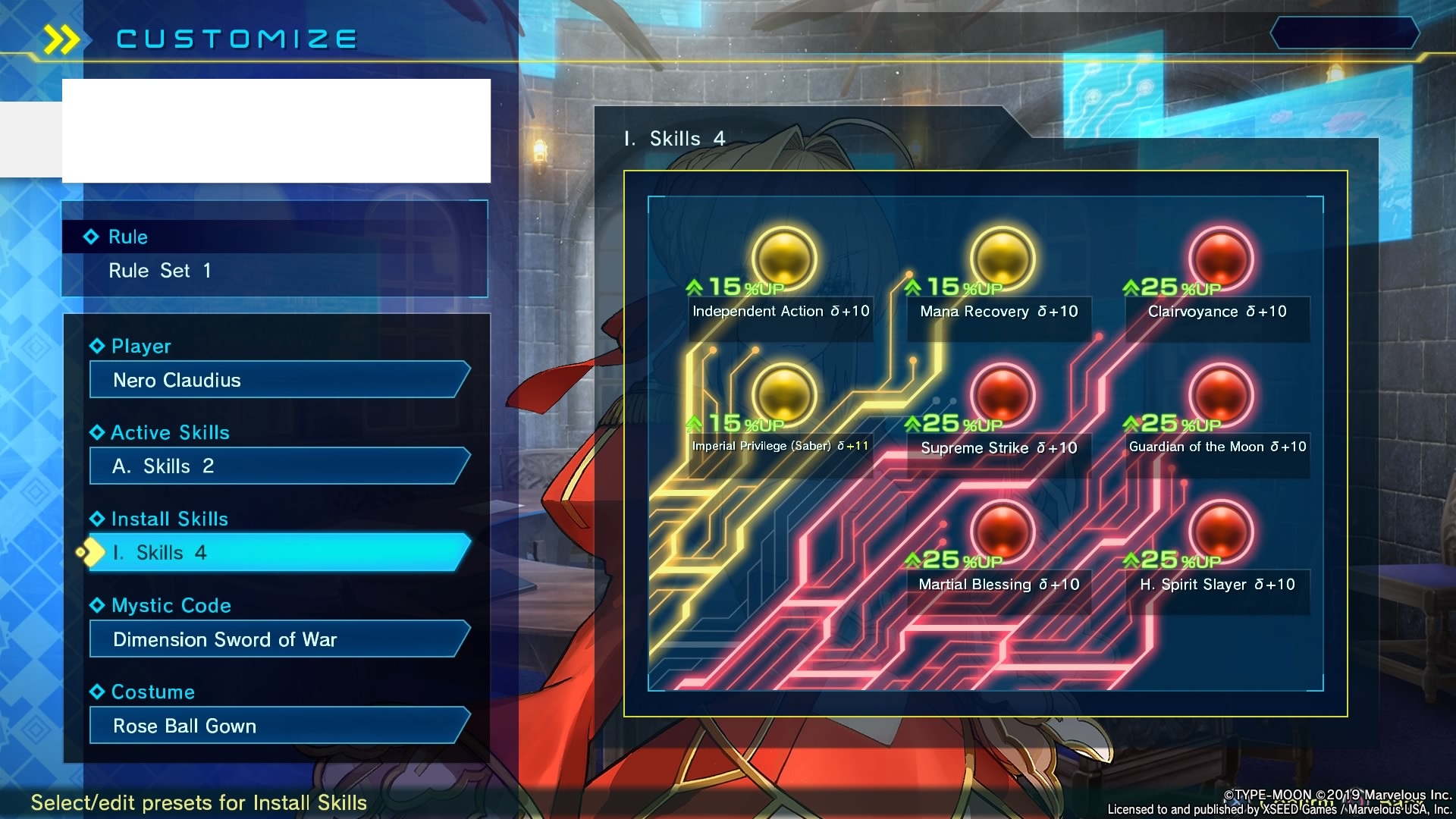
Task: Select the Guardian of the Moon orb
Action: click(x=1220, y=394)
